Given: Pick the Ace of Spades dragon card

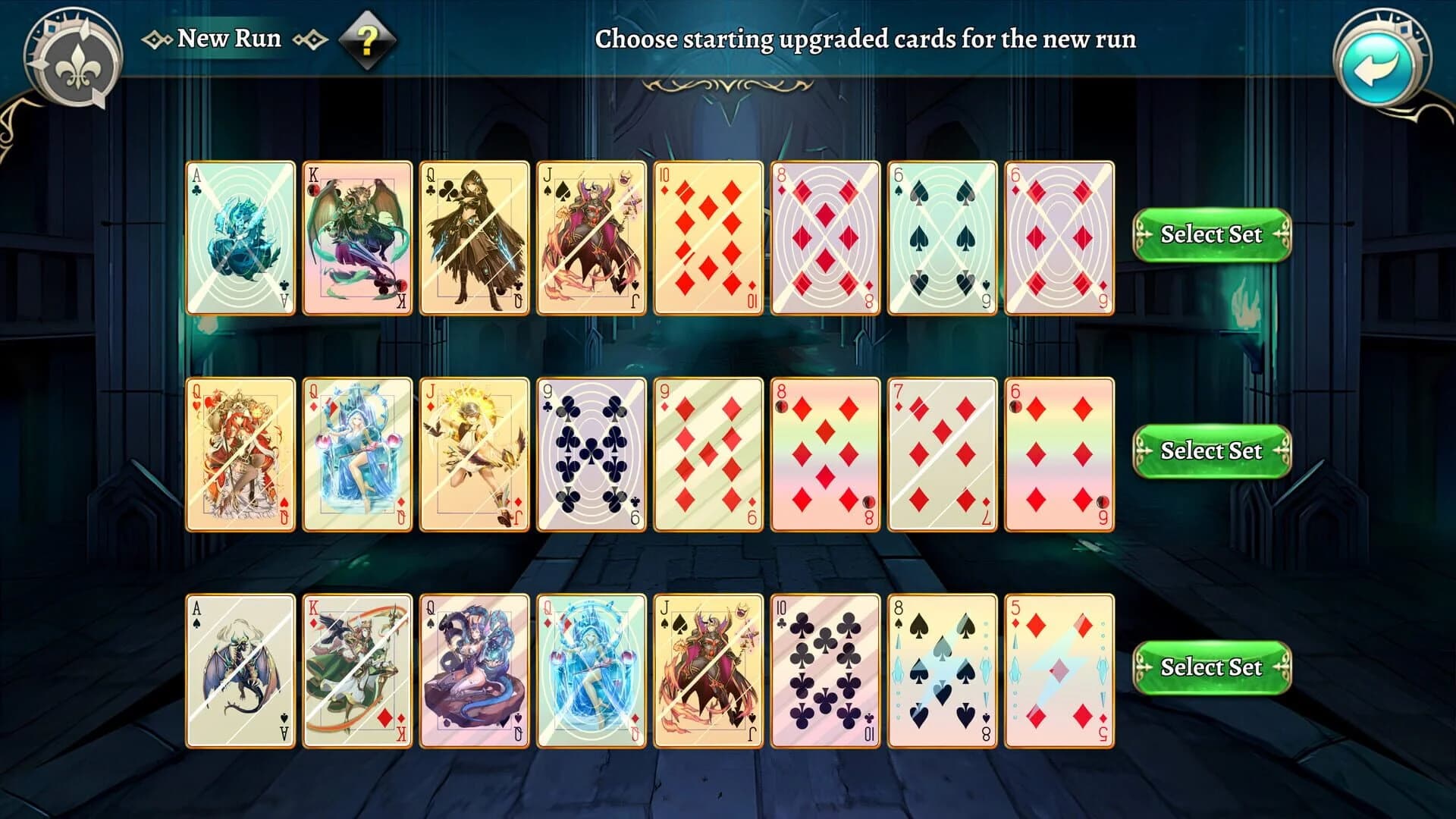Looking at the screenshot, I should (239, 667).
